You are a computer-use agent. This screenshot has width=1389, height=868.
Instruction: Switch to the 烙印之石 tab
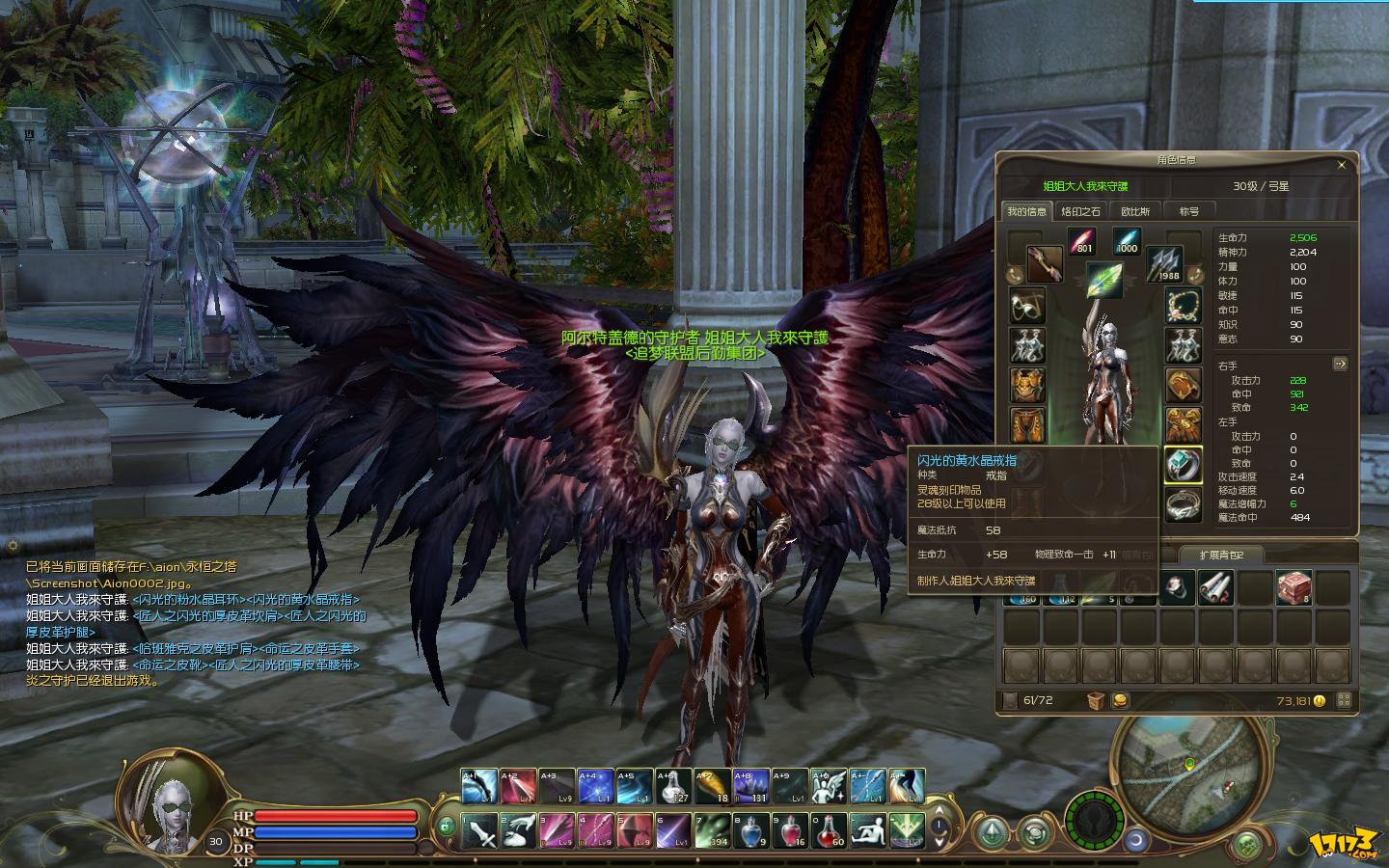(x=1079, y=211)
